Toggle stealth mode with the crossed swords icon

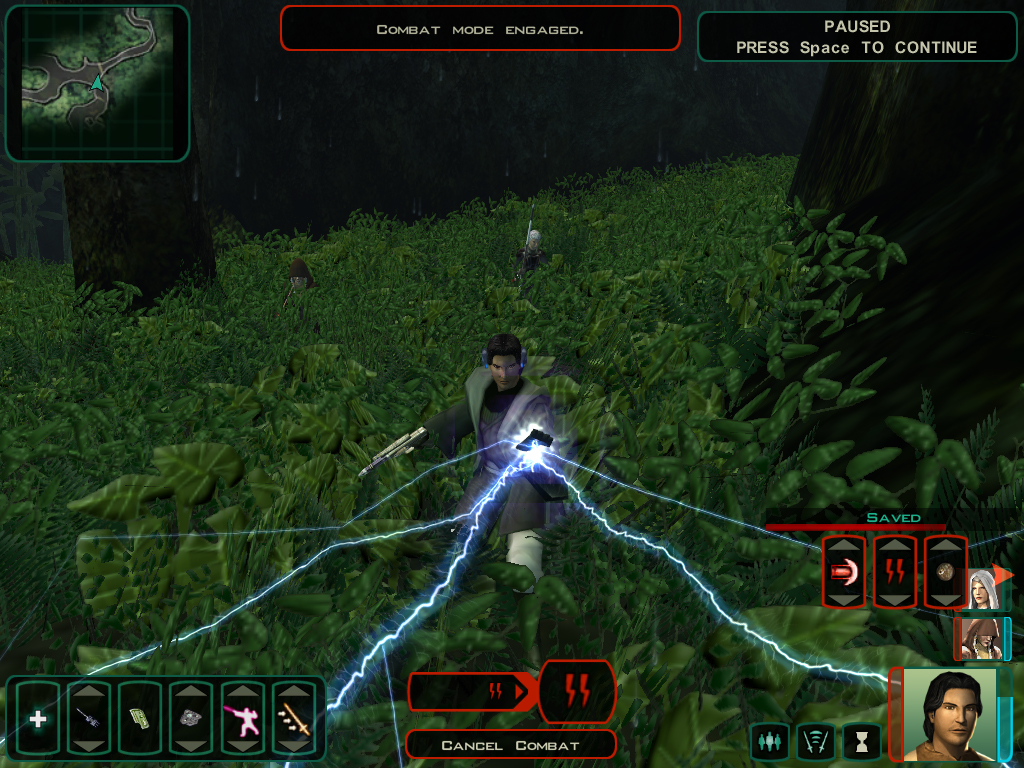(x=815, y=741)
